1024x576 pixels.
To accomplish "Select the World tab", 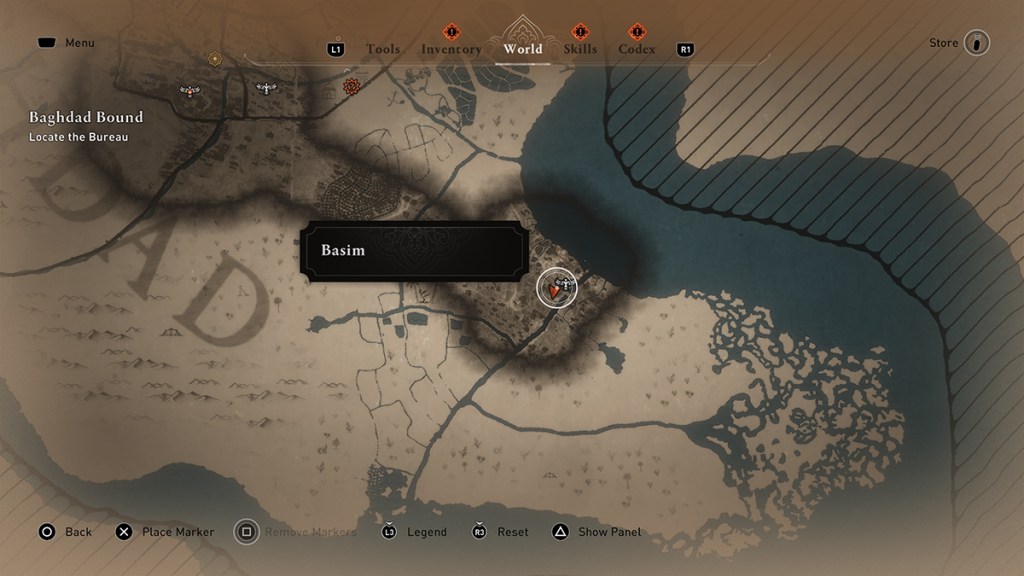I will click(x=523, y=49).
